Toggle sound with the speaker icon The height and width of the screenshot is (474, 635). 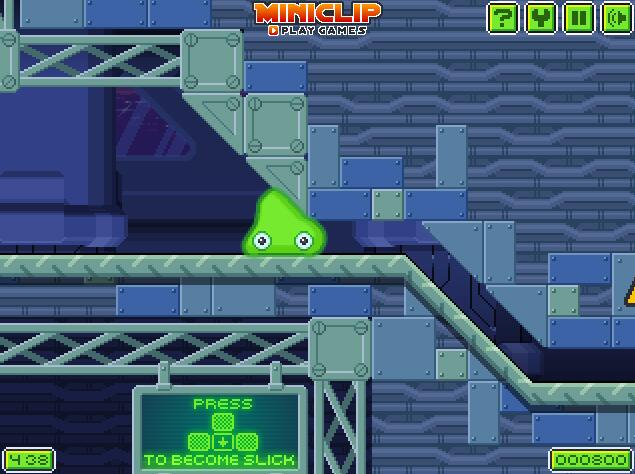tap(614, 17)
